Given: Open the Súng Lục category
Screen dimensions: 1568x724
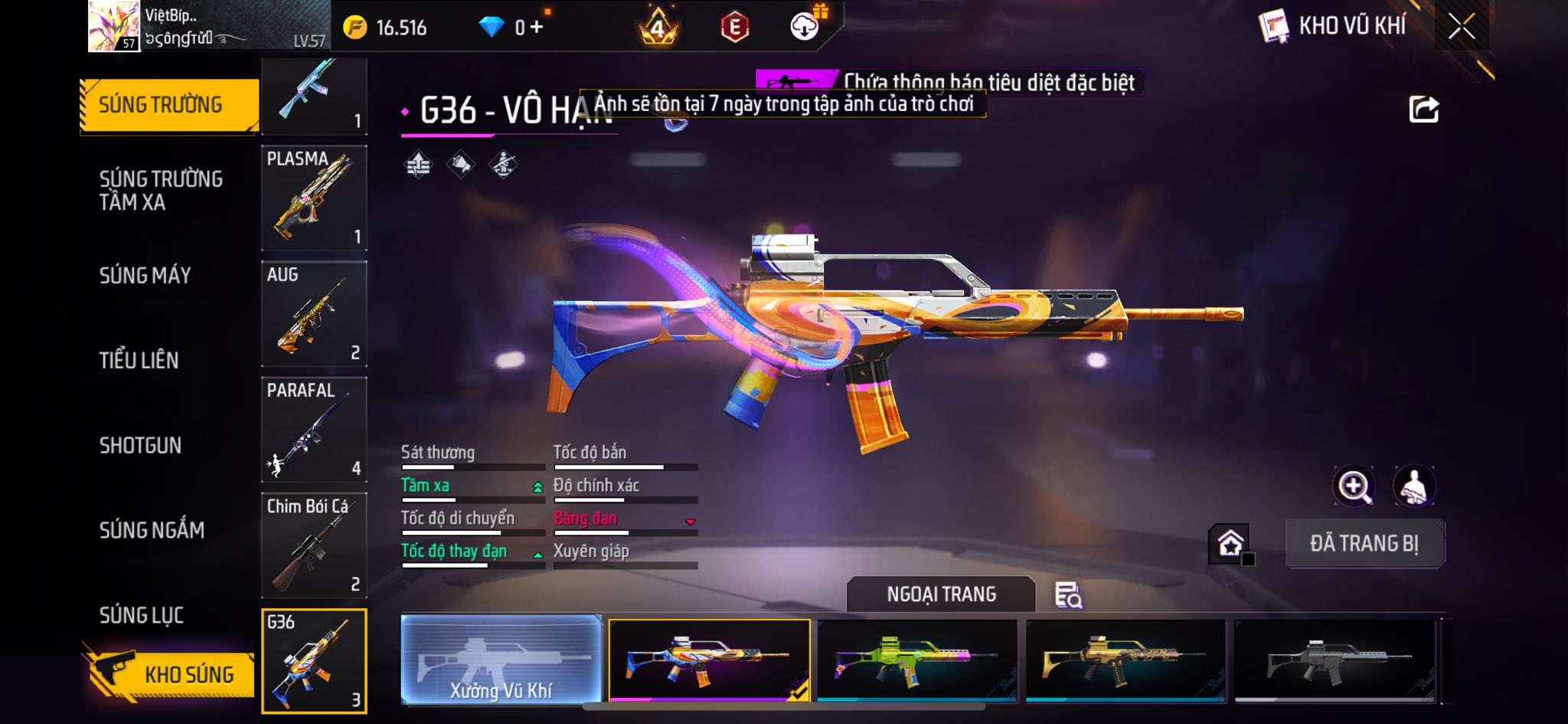Looking at the screenshot, I should 141,614.
